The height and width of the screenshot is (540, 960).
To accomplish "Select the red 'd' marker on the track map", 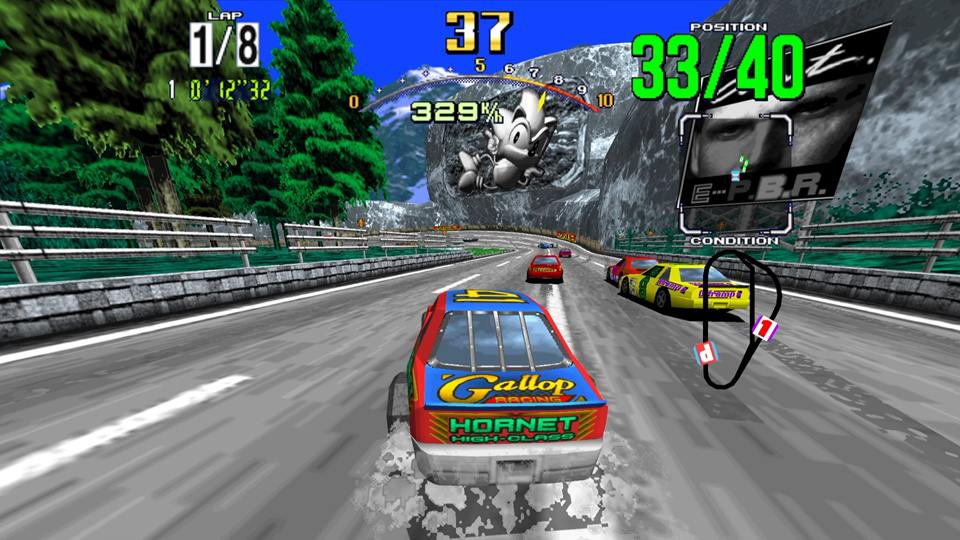I will click(706, 351).
